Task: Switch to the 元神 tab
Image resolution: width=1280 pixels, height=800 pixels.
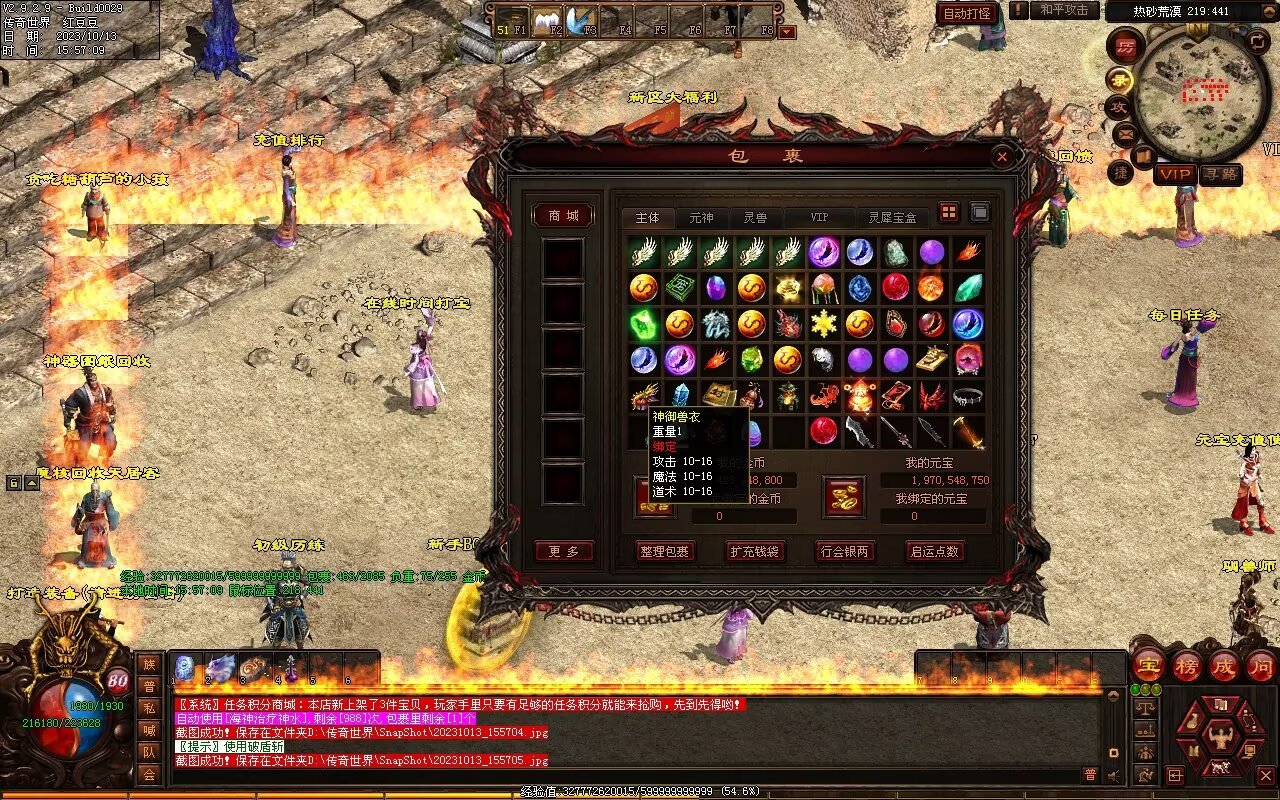Action: coord(701,218)
